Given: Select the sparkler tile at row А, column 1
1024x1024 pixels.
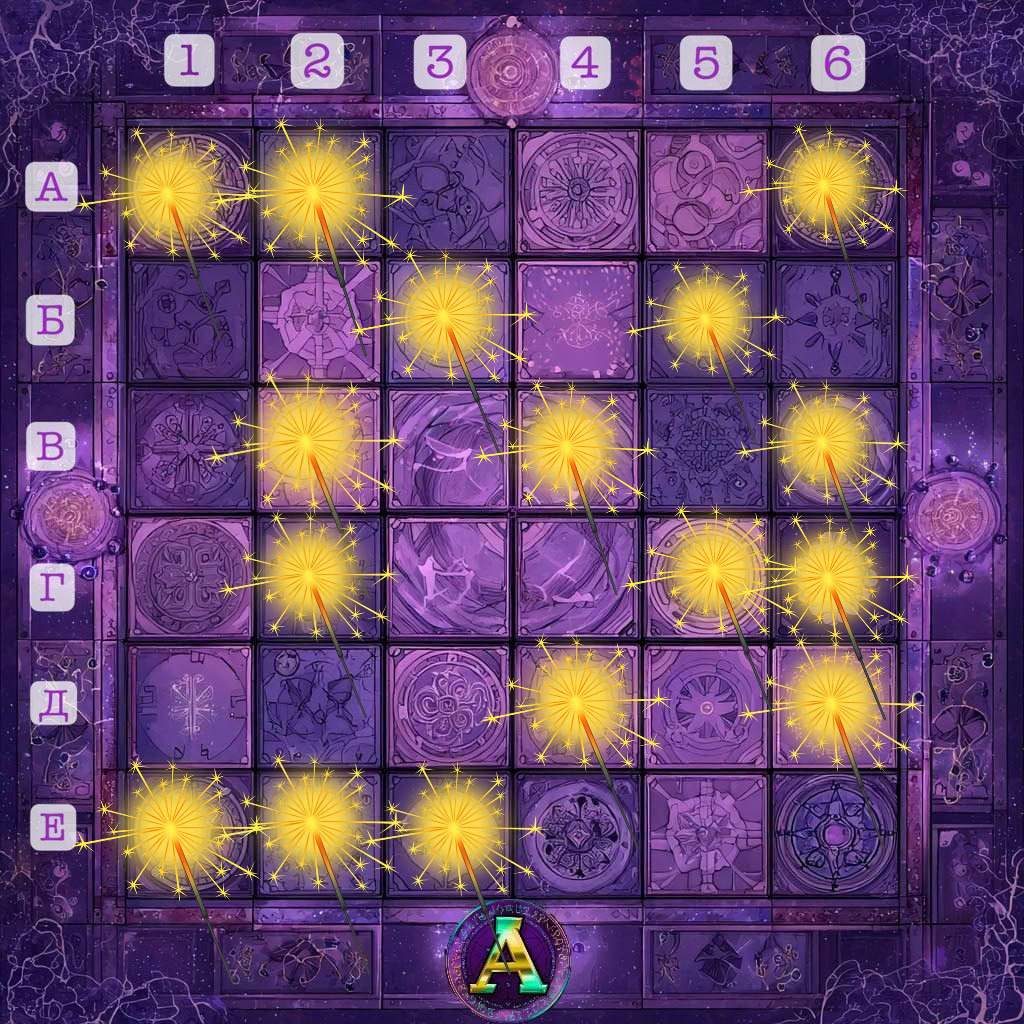Looking at the screenshot, I should pos(189,190).
